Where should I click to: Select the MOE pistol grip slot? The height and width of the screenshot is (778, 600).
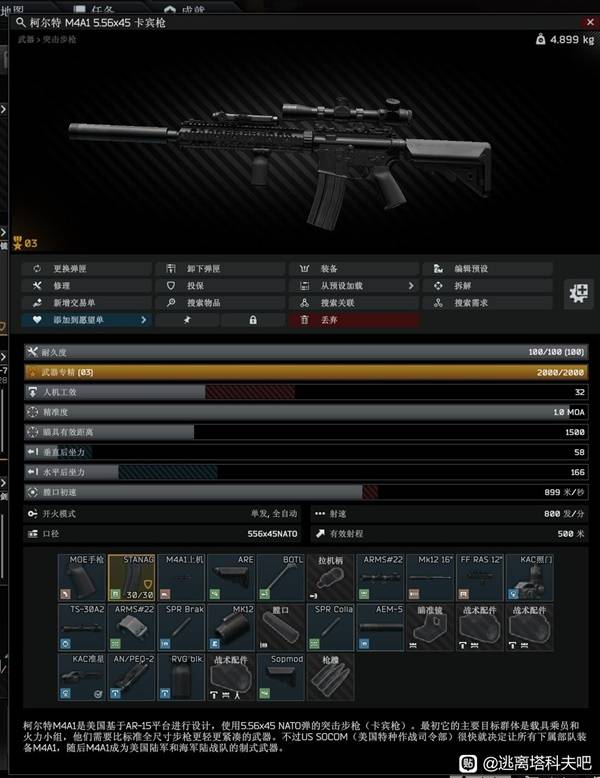click(81, 576)
